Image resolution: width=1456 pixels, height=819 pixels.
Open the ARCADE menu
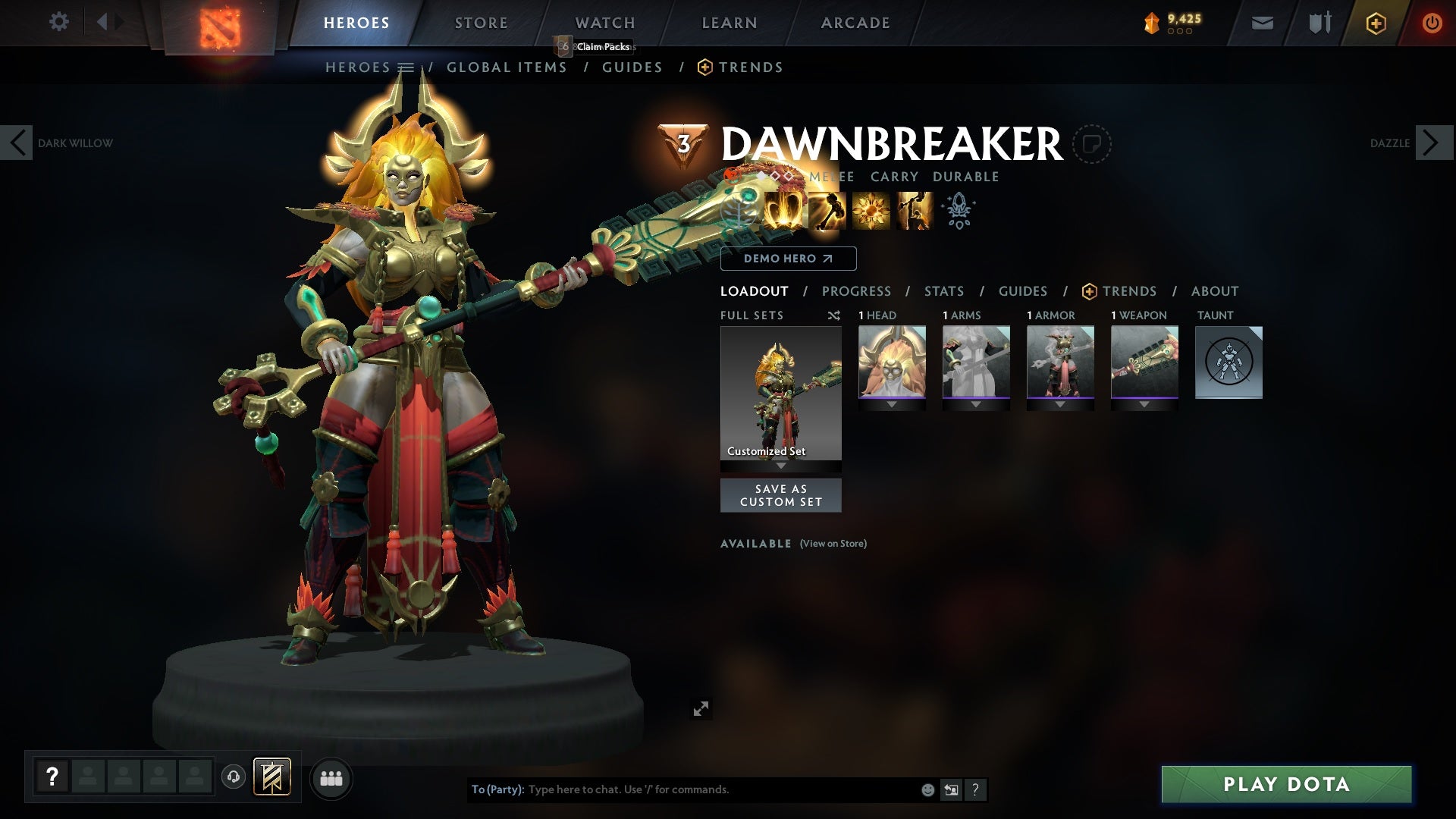[x=855, y=23]
